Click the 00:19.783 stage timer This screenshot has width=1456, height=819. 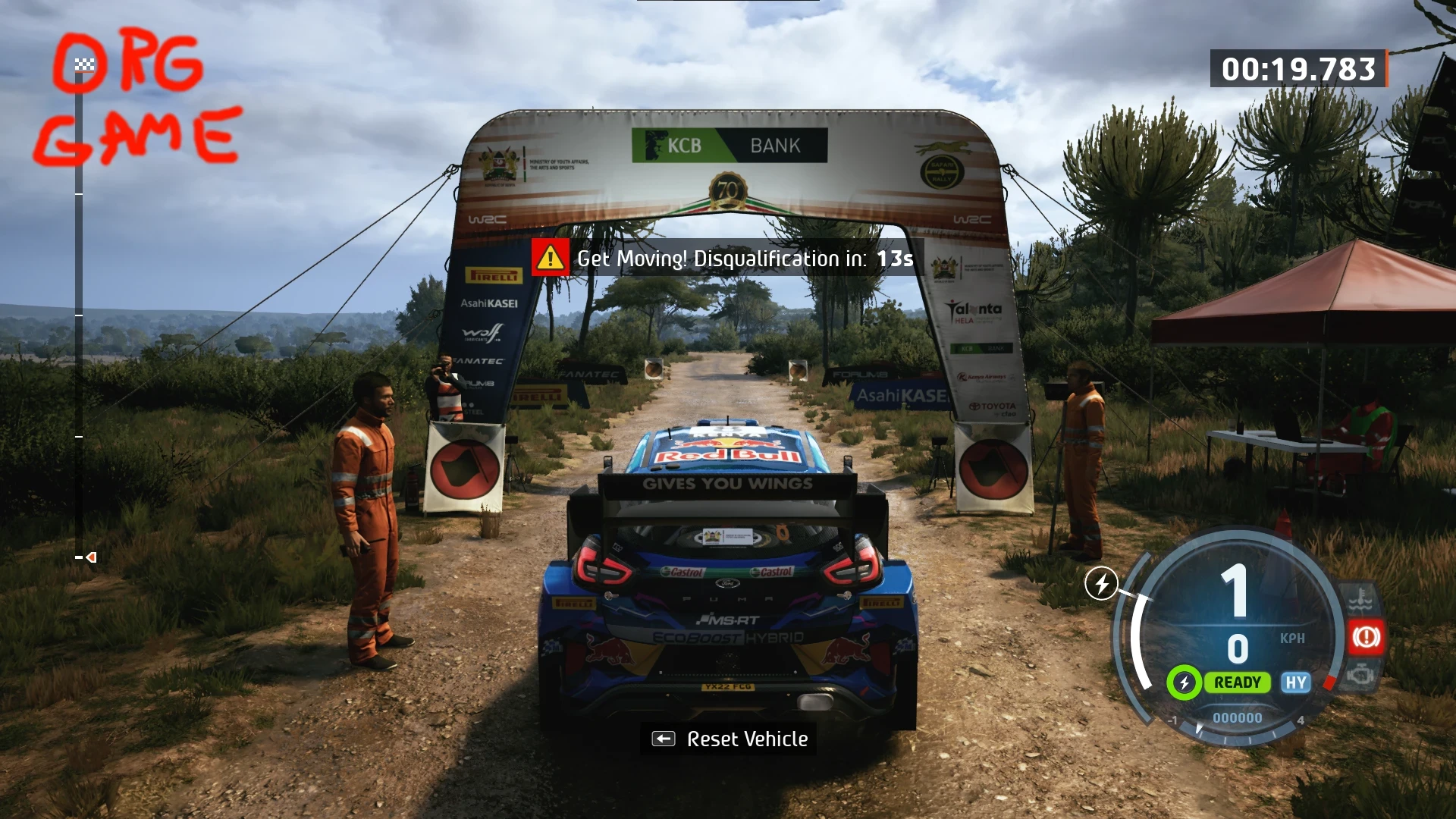(1298, 68)
